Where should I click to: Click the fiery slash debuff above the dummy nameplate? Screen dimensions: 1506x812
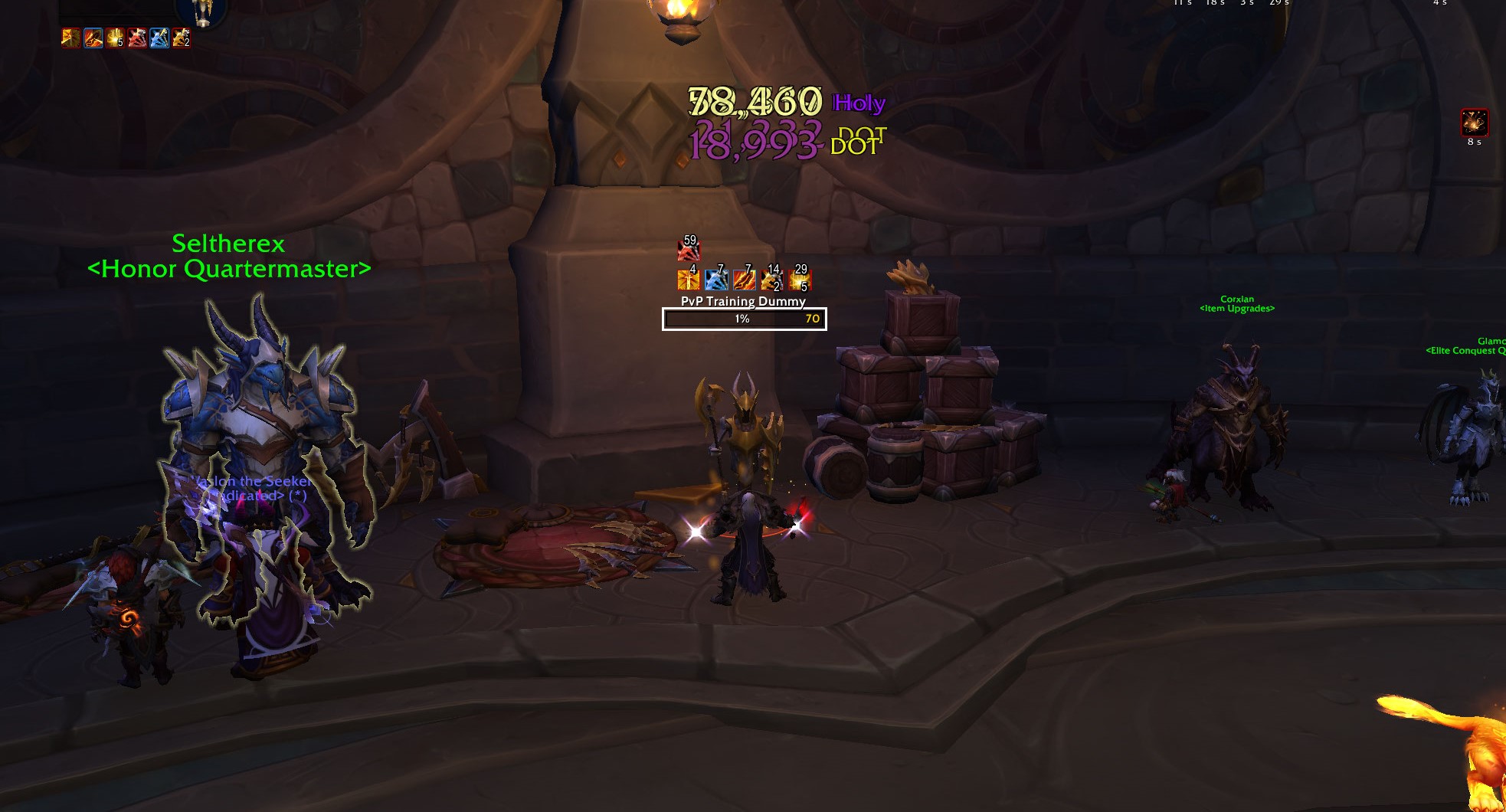point(745,280)
